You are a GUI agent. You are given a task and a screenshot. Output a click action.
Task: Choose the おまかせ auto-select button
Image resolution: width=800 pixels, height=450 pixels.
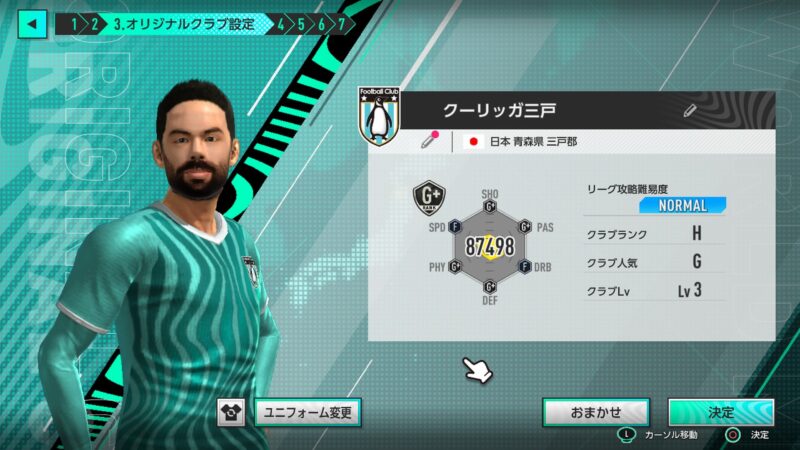(596, 411)
